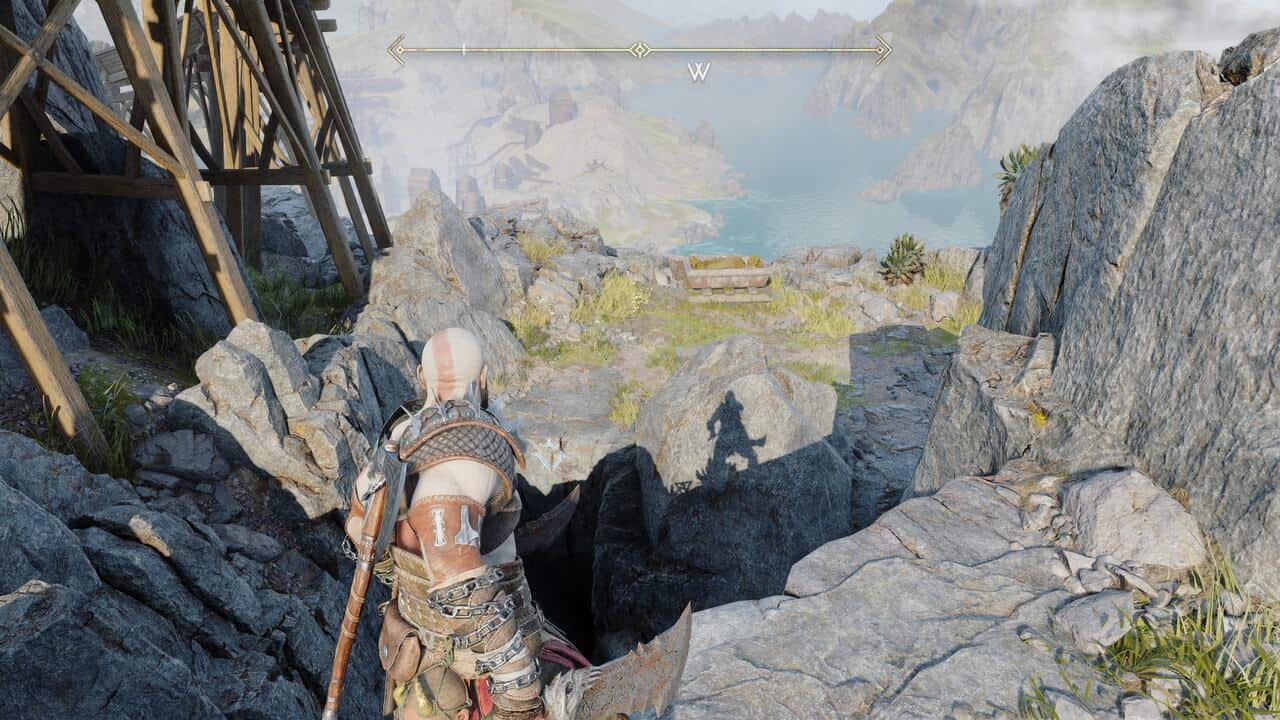
Task: Click the compass bar showing W heading
Action: click(640, 50)
